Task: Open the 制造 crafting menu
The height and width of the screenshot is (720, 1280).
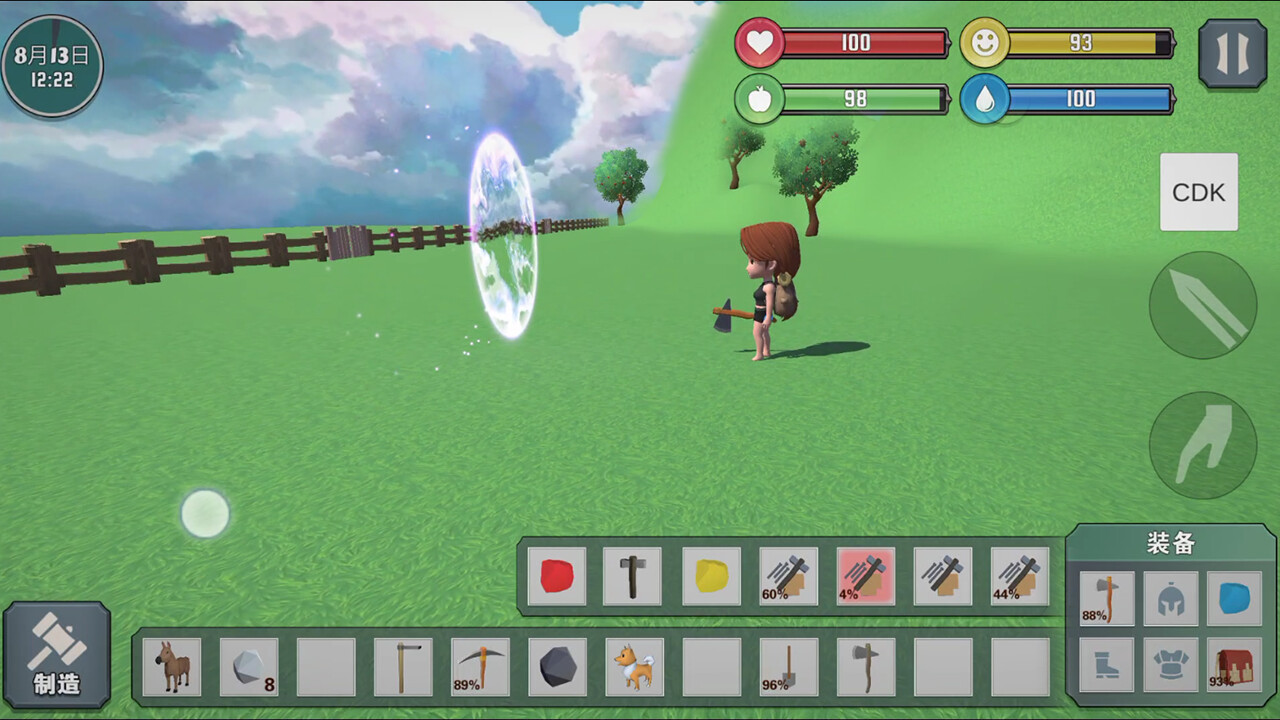Action: pyautogui.click(x=57, y=655)
